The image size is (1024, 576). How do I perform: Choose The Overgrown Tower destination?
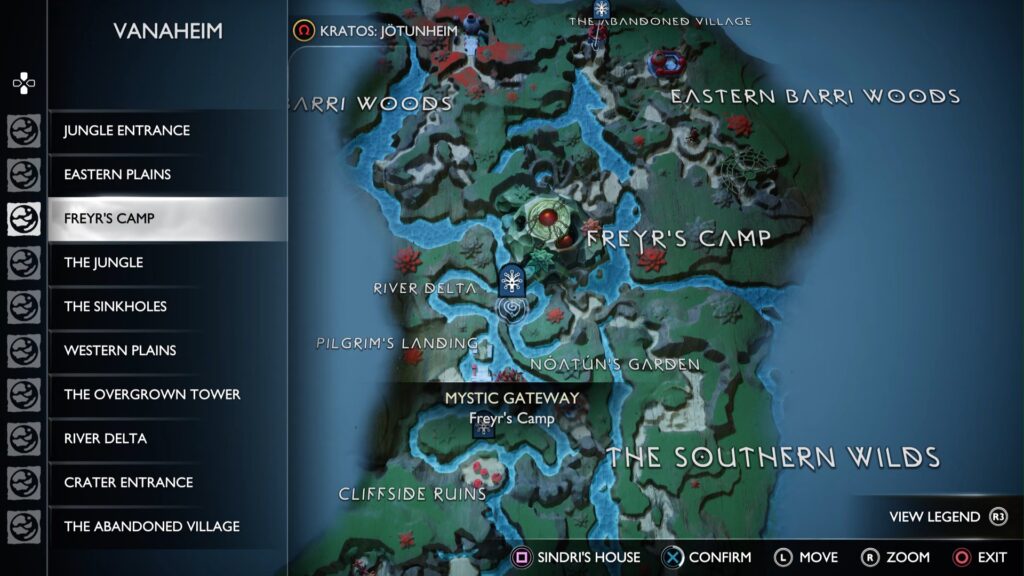click(152, 395)
